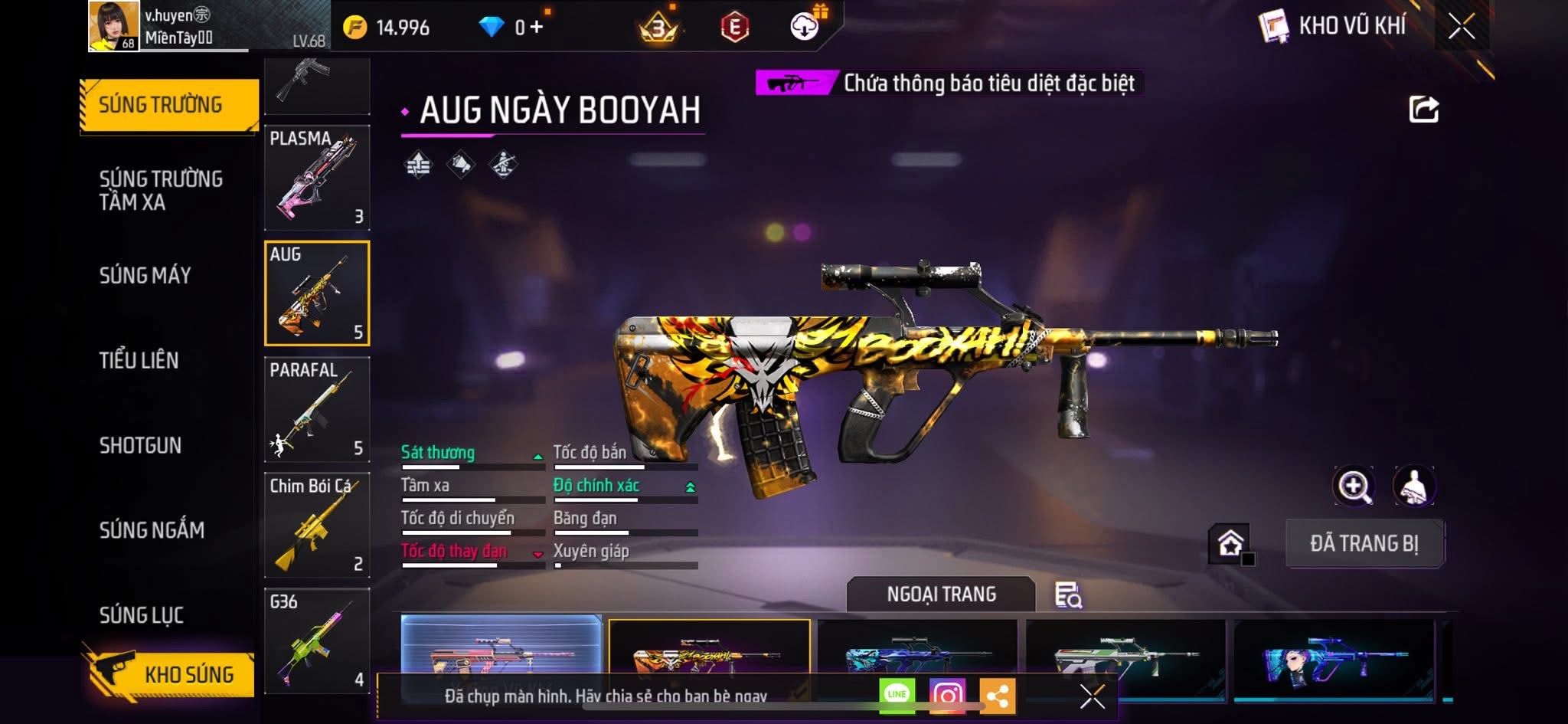Image resolution: width=1568 pixels, height=724 pixels.
Task: Select the PARAFAL weapon tile
Action: (317, 409)
